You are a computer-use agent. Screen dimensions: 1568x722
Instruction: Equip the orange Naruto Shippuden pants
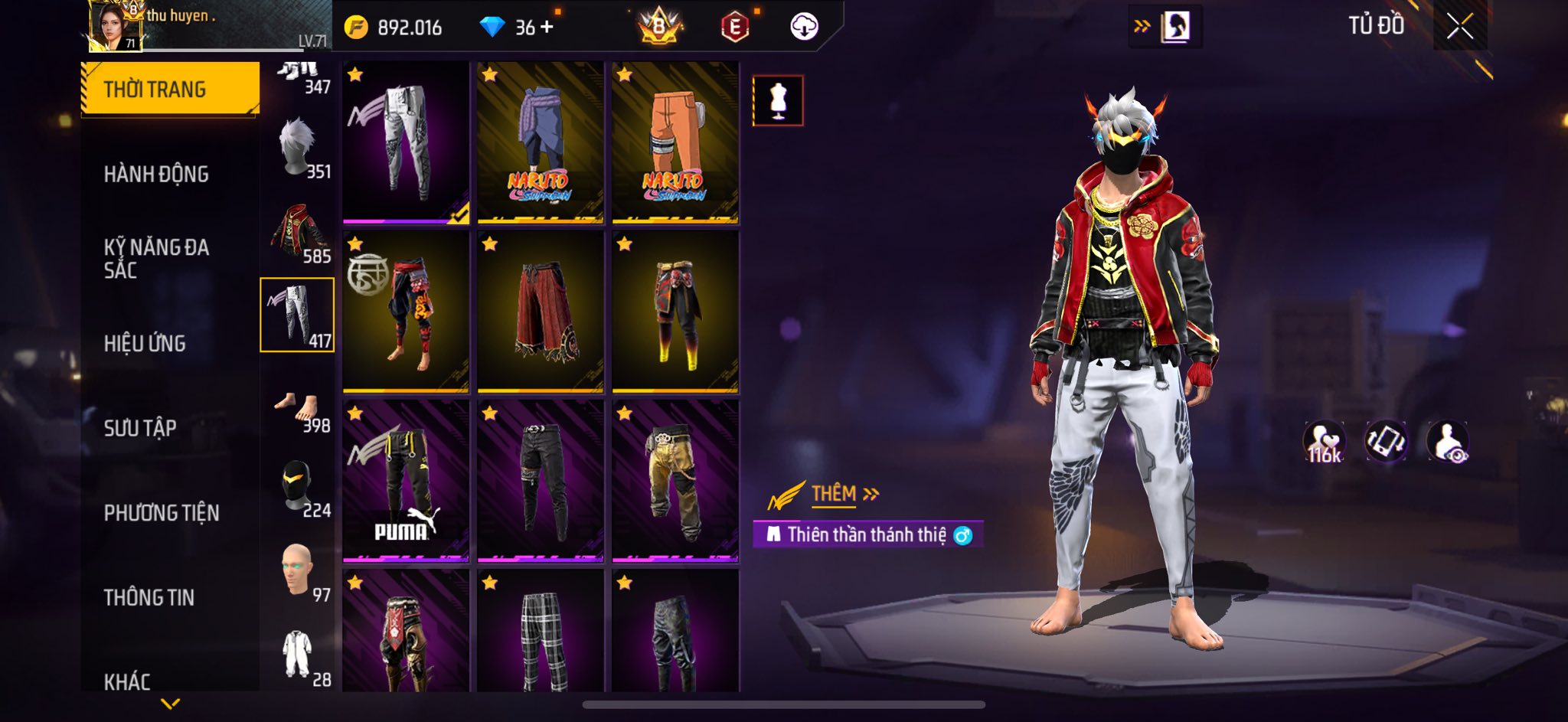(675, 143)
